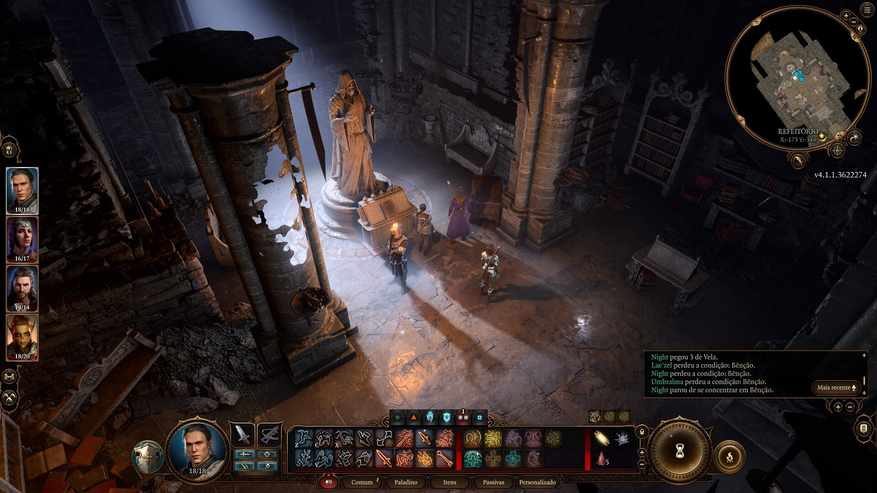The image size is (877, 493).
Task: Select the purple-hooded companion portrait
Action: (x=22, y=239)
